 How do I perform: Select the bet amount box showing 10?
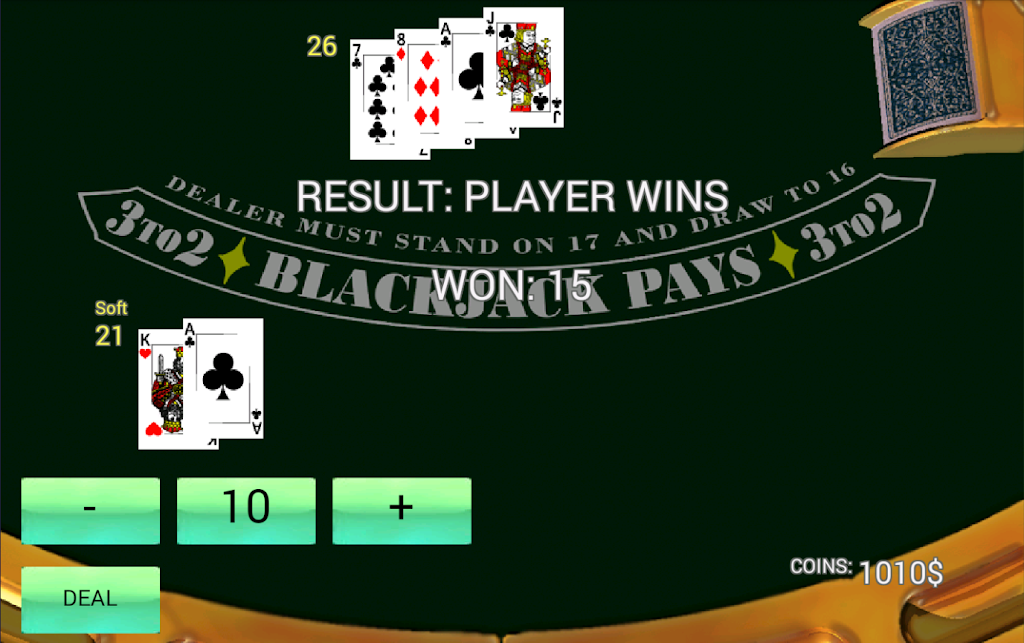pos(246,510)
